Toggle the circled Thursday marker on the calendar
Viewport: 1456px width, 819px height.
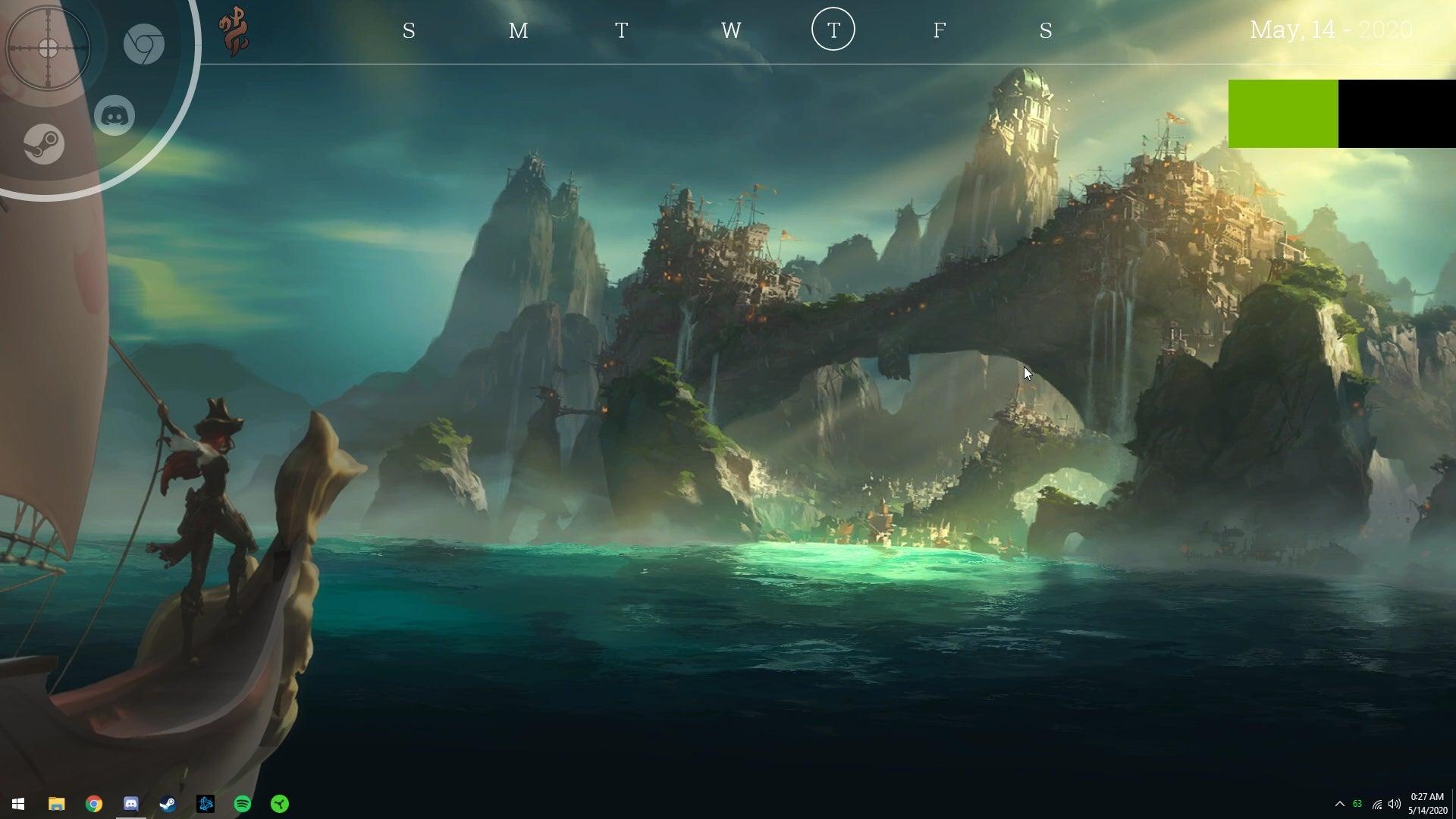click(833, 30)
